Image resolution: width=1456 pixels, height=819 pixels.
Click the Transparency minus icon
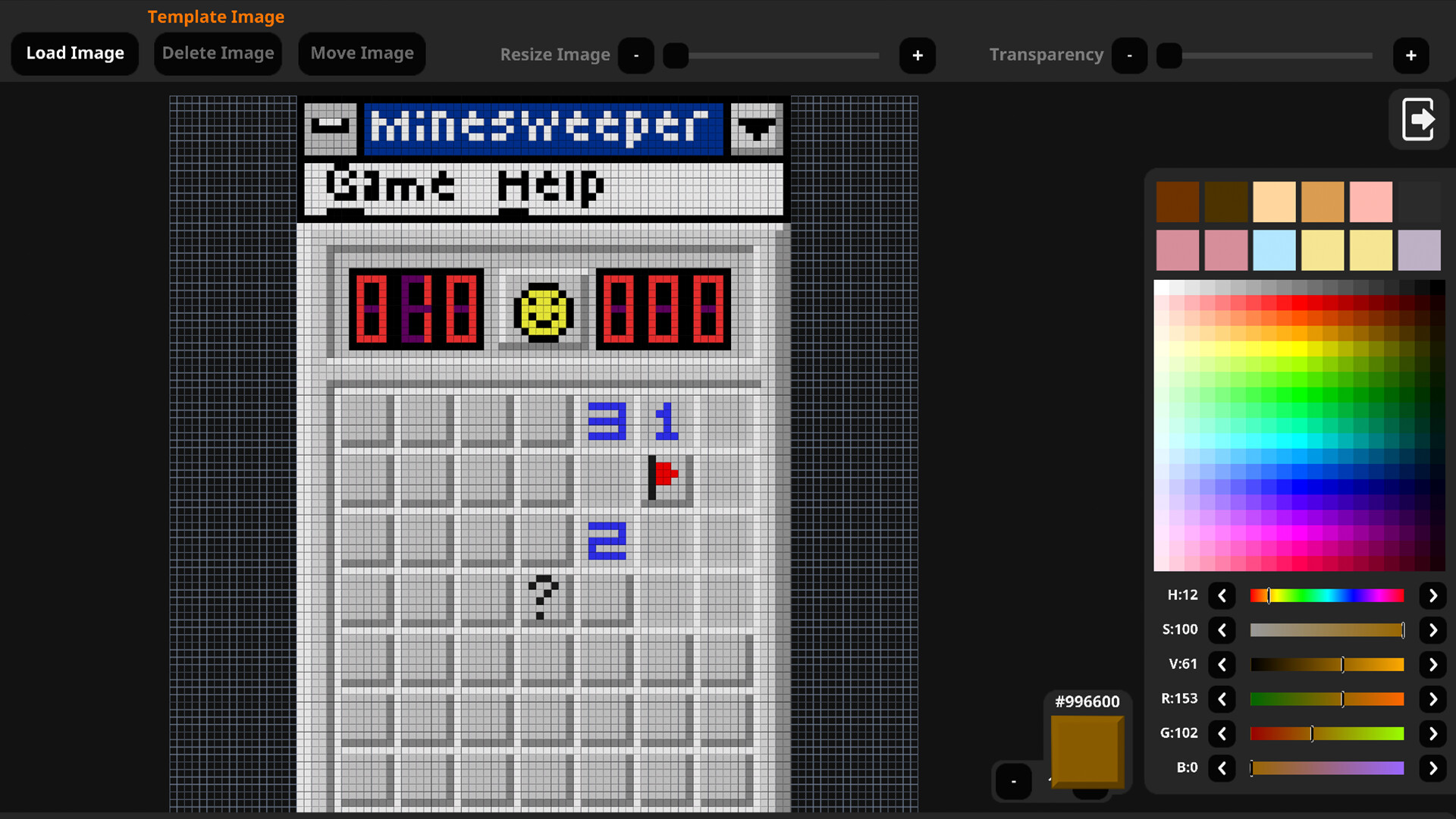click(1129, 55)
